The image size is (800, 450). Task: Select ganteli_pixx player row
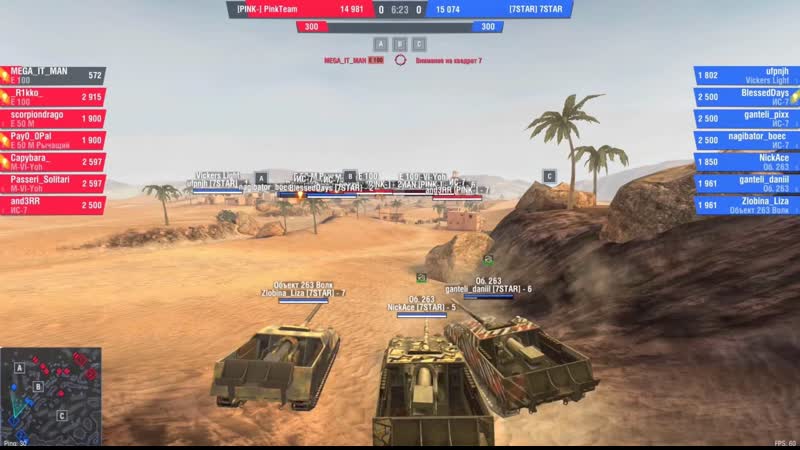click(x=745, y=119)
